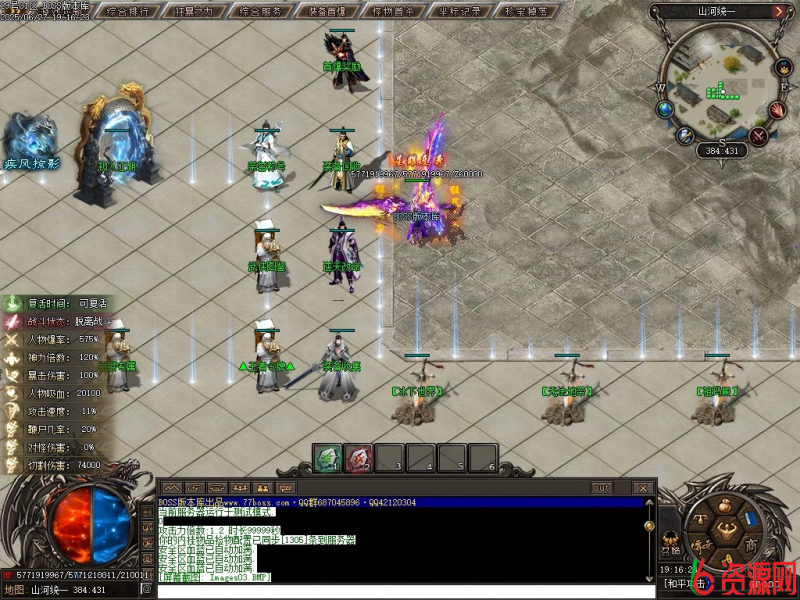The width and height of the screenshot is (800, 600).
Task: Click the chat text input field
Action: 400,591
